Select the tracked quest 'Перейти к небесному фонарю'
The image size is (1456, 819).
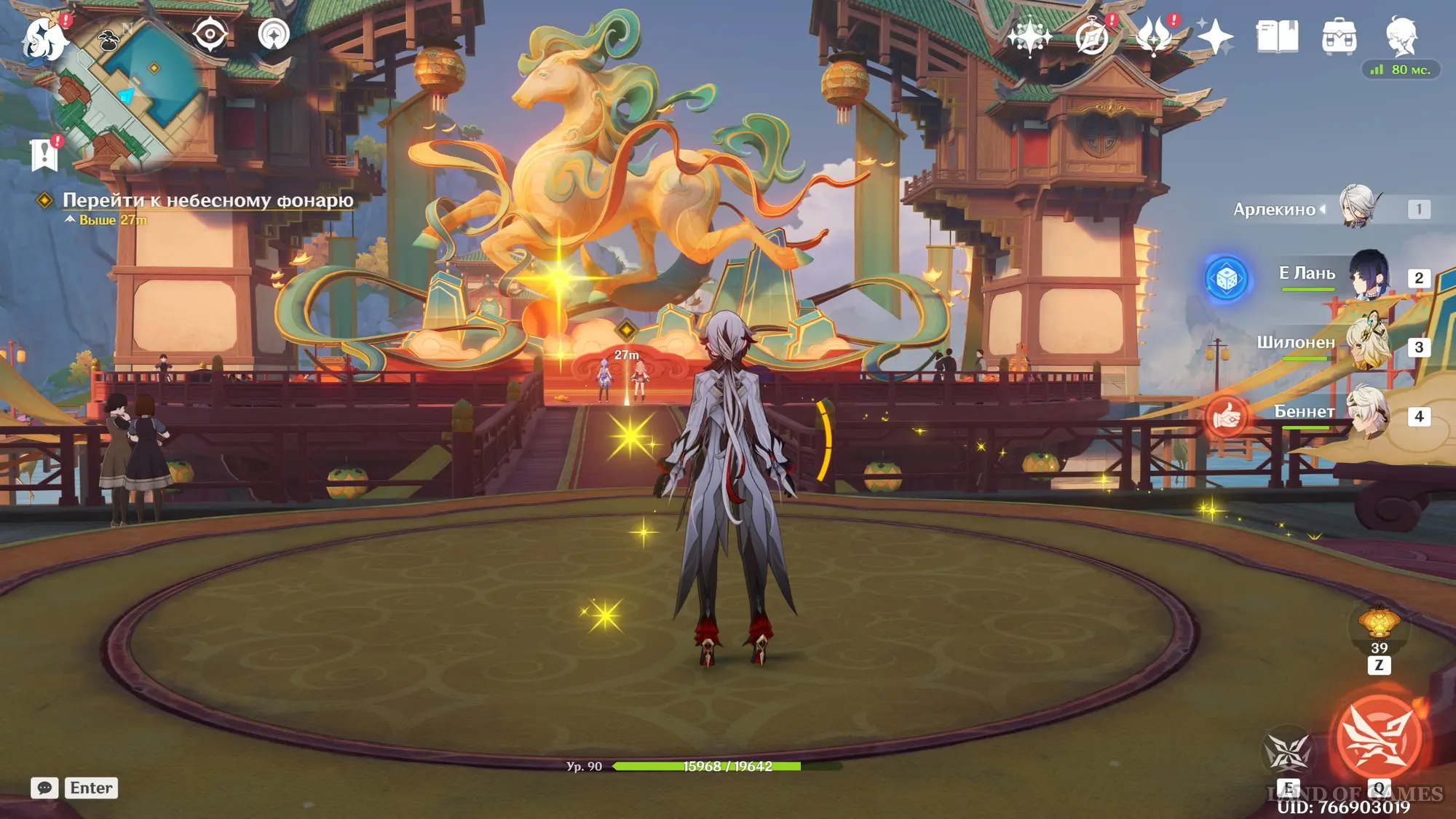(207, 200)
